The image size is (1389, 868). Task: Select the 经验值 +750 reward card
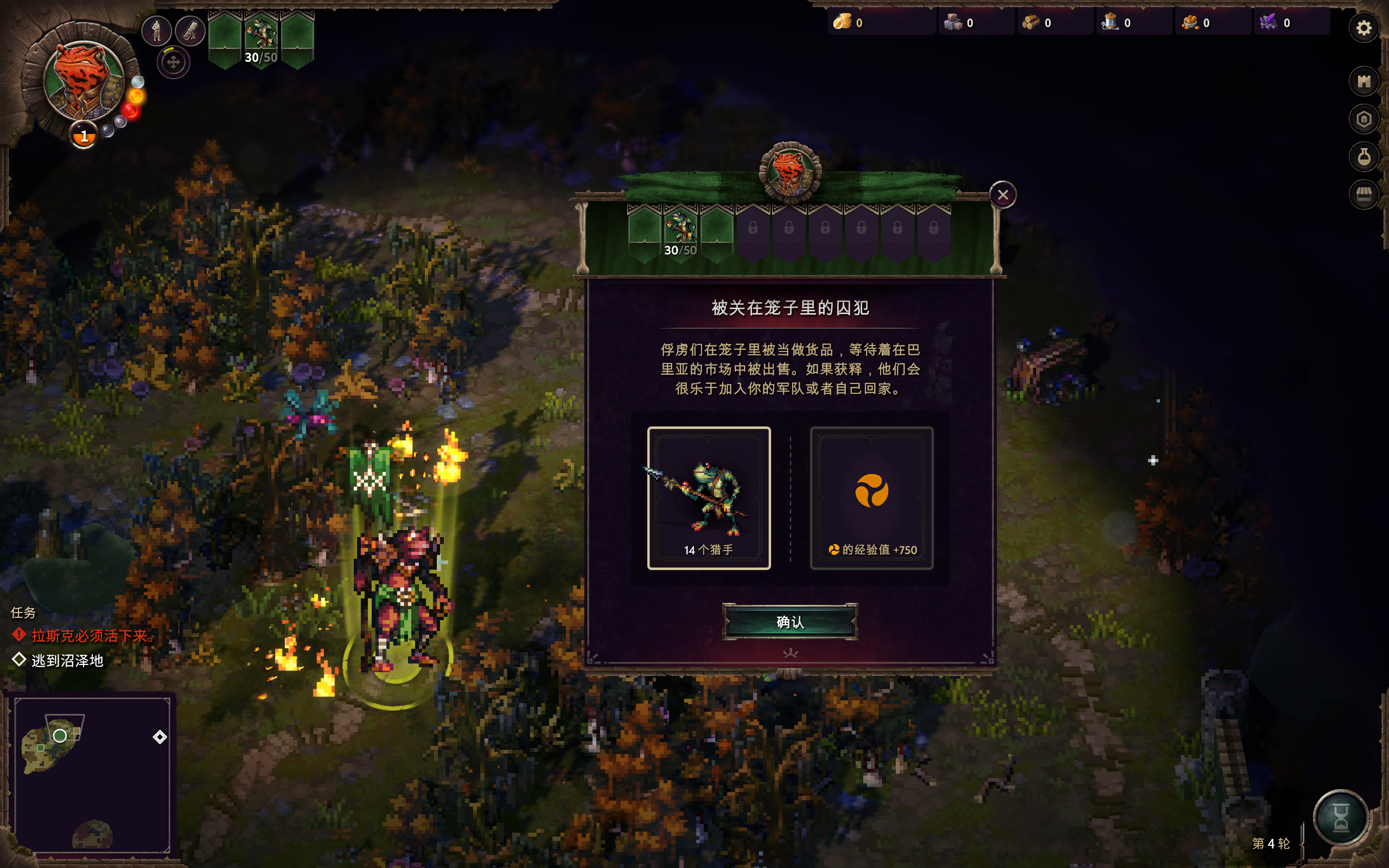pyautogui.click(x=872, y=496)
